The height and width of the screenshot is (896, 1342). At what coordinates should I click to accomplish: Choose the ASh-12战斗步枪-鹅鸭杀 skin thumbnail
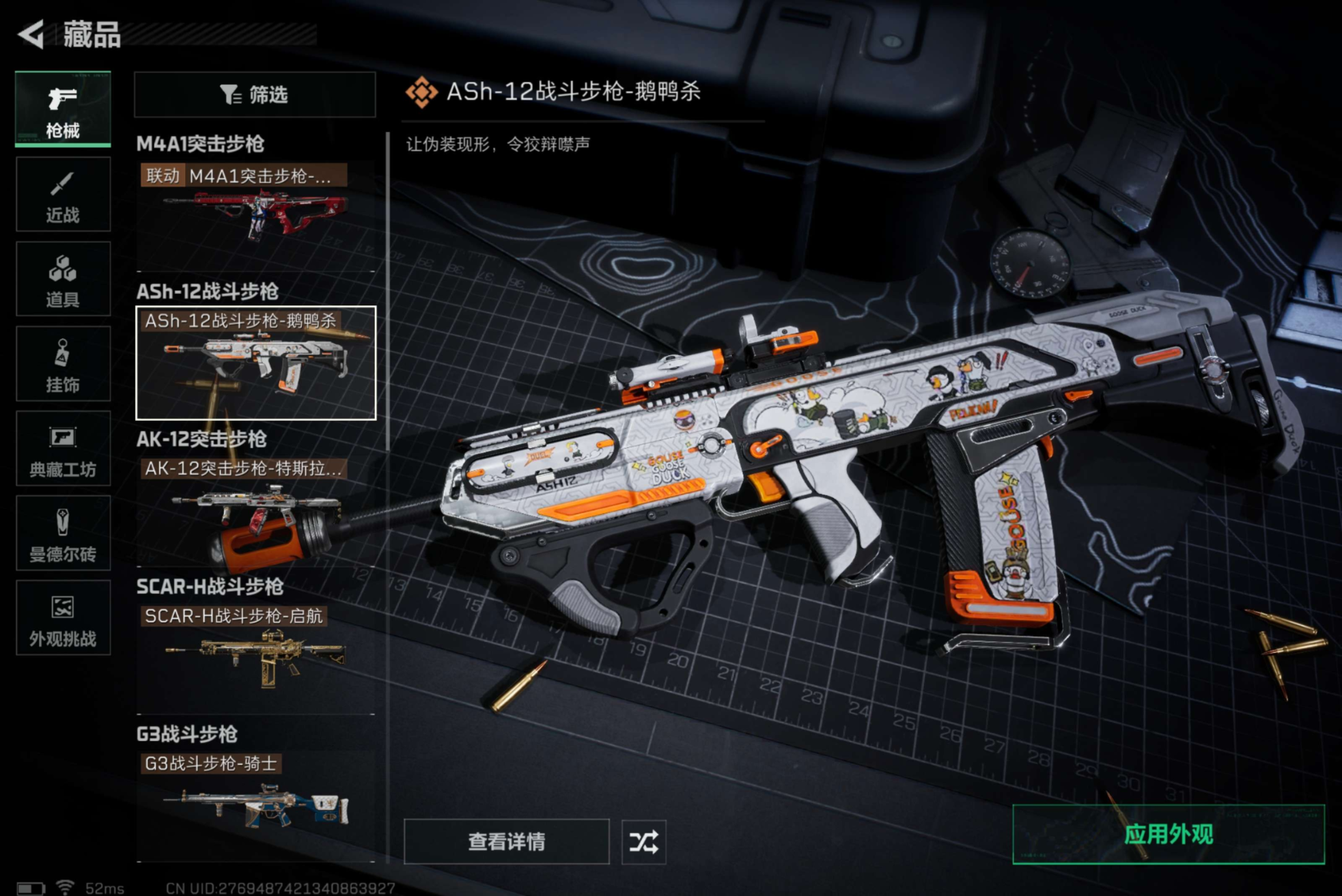coord(255,363)
